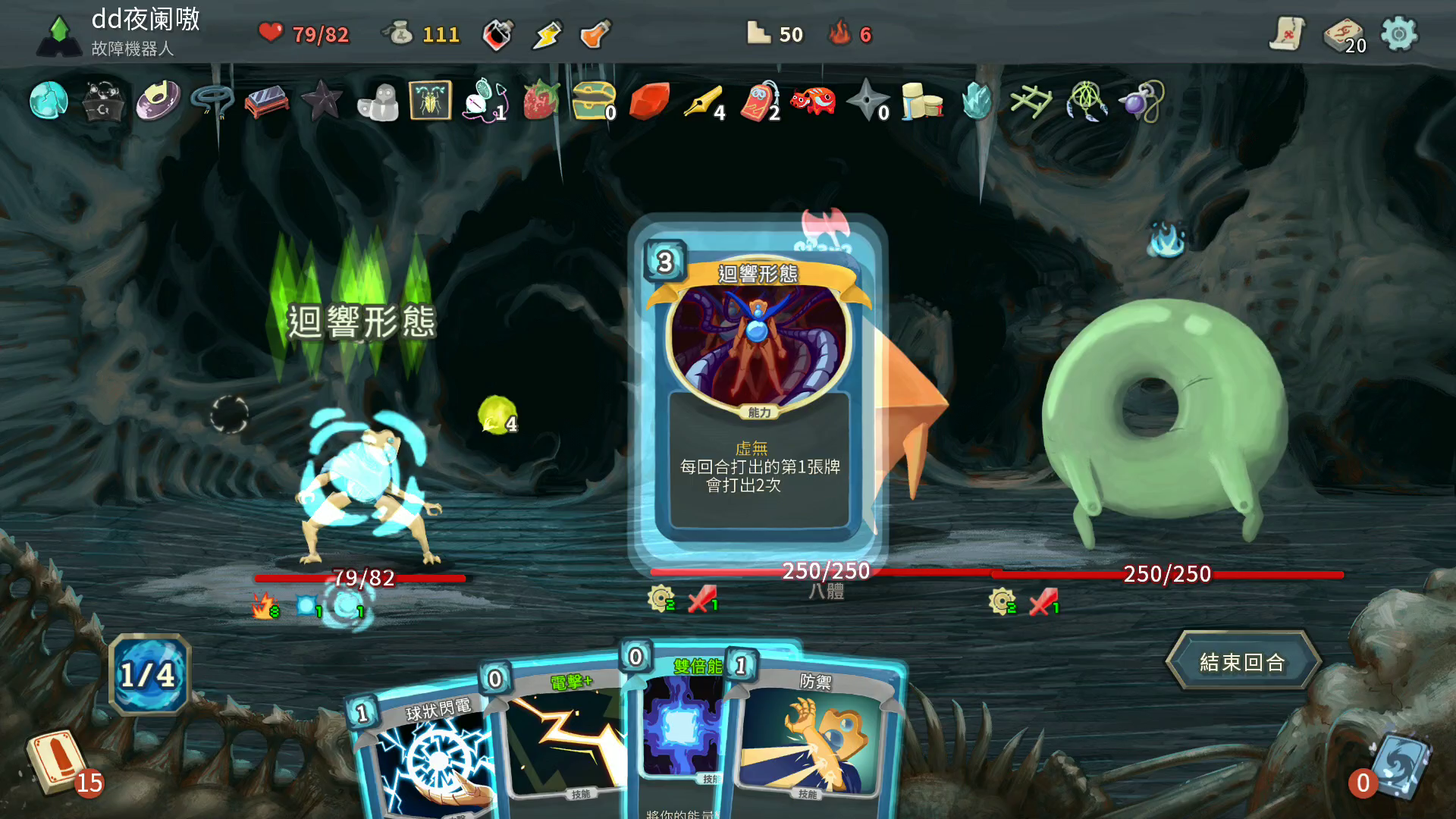Select the 球狀閃電 card in hand

(x=425, y=758)
